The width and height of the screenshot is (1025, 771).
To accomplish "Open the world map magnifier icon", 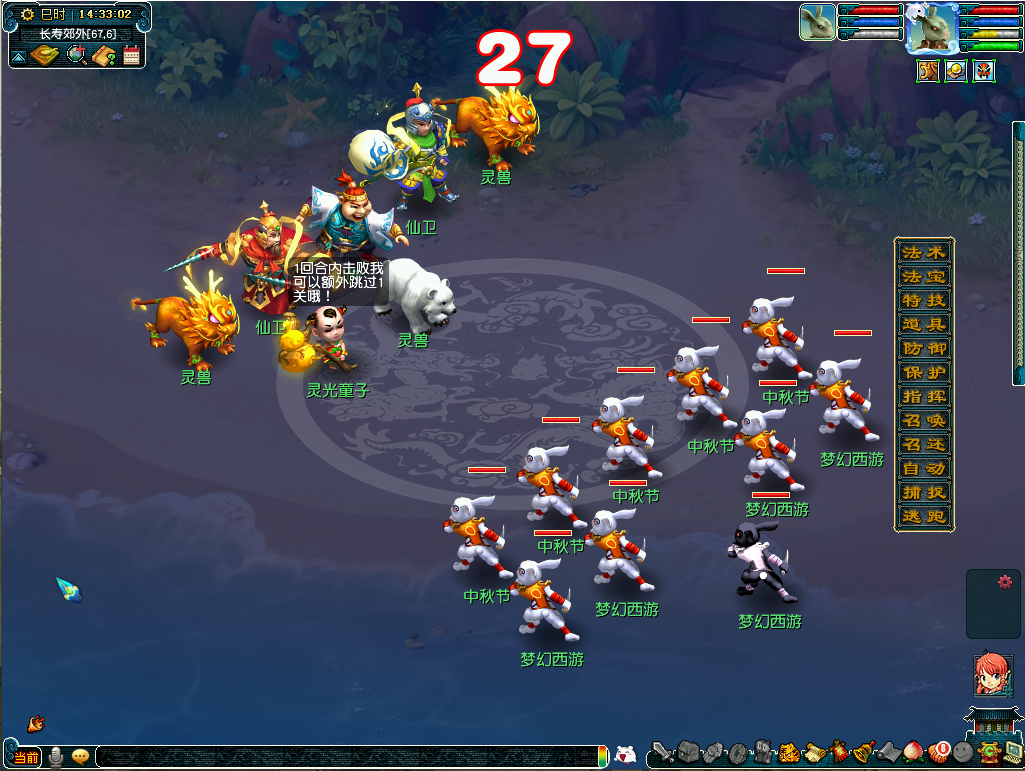I will click(76, 55).
